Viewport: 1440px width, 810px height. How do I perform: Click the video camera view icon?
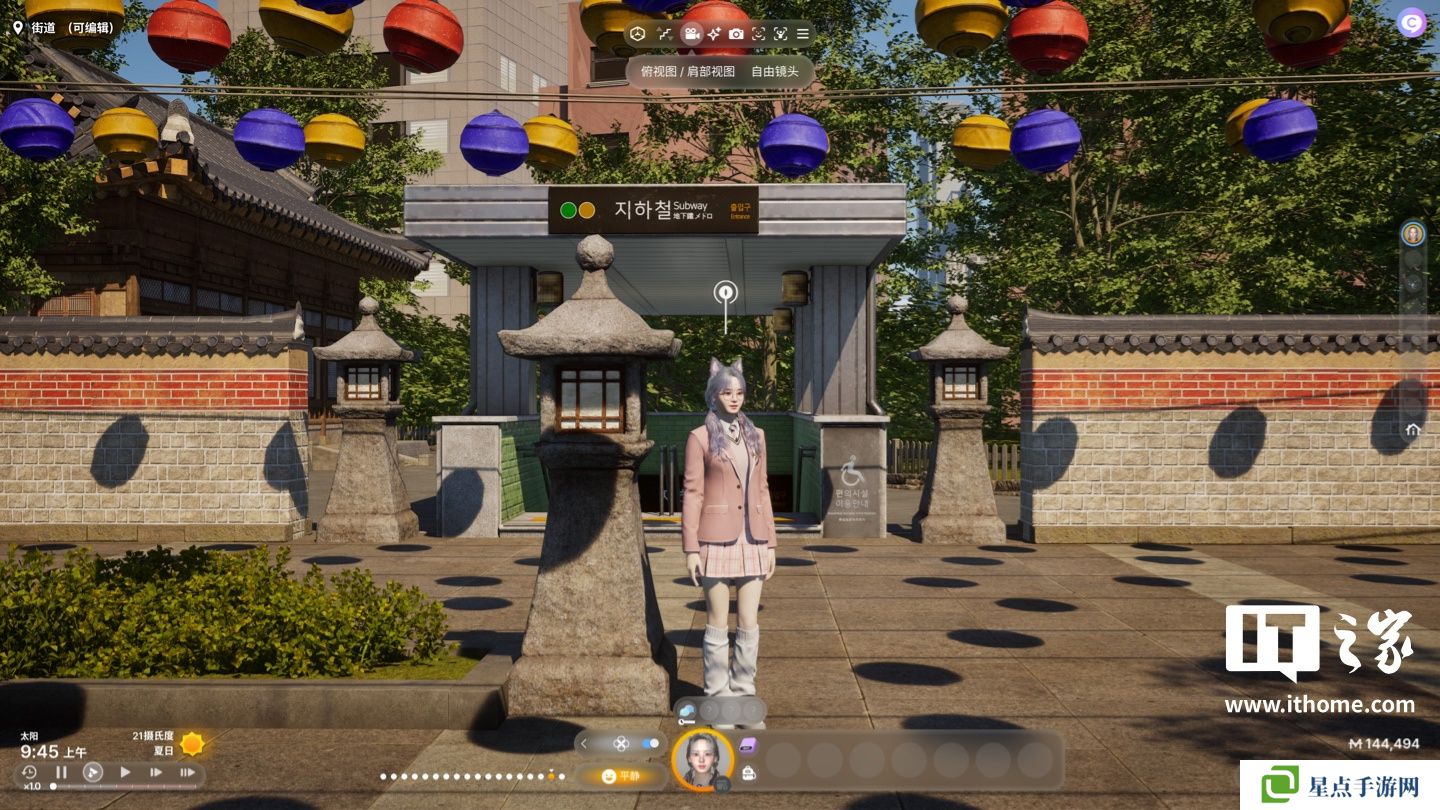690,34
